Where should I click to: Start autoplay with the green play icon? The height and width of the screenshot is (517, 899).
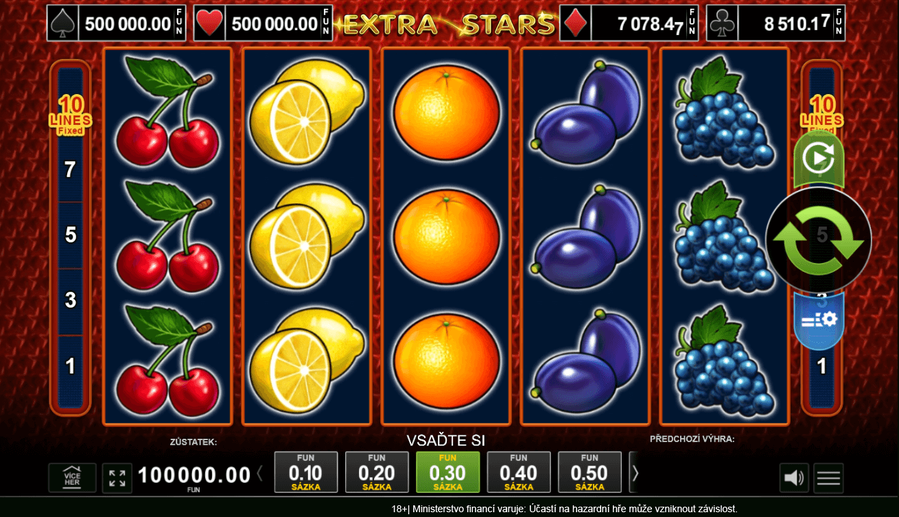point(818,158)
